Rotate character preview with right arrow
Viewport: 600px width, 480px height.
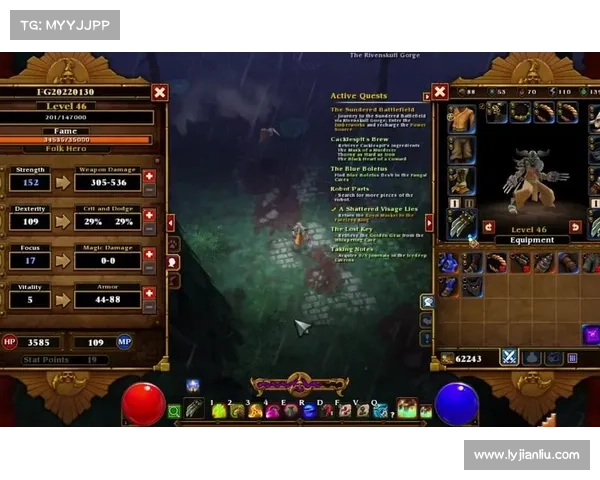575,227
